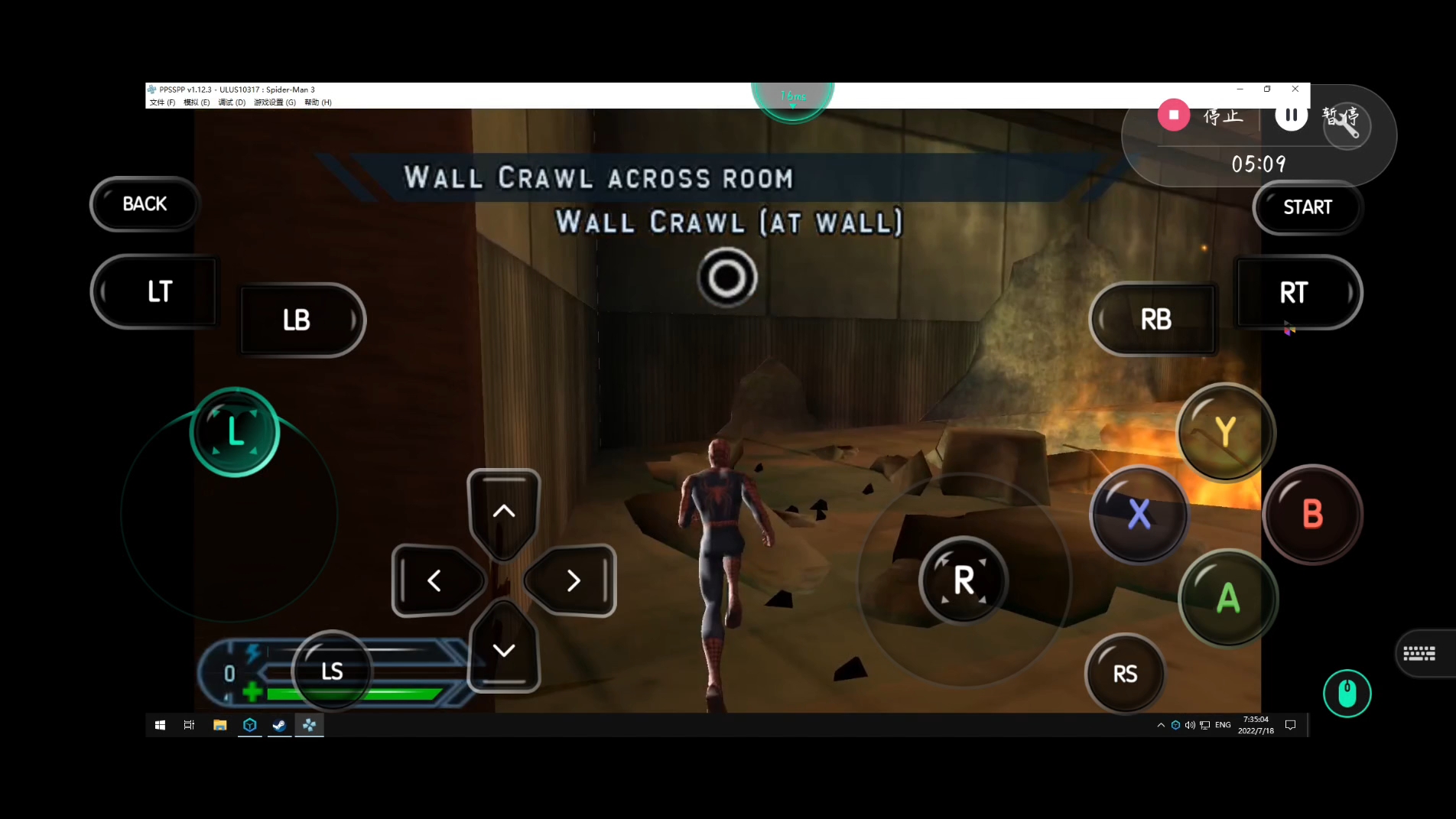Tap the d-pad down arrow
The width and height of the screenshot is (1456, 819).
[x=503, y=650]
